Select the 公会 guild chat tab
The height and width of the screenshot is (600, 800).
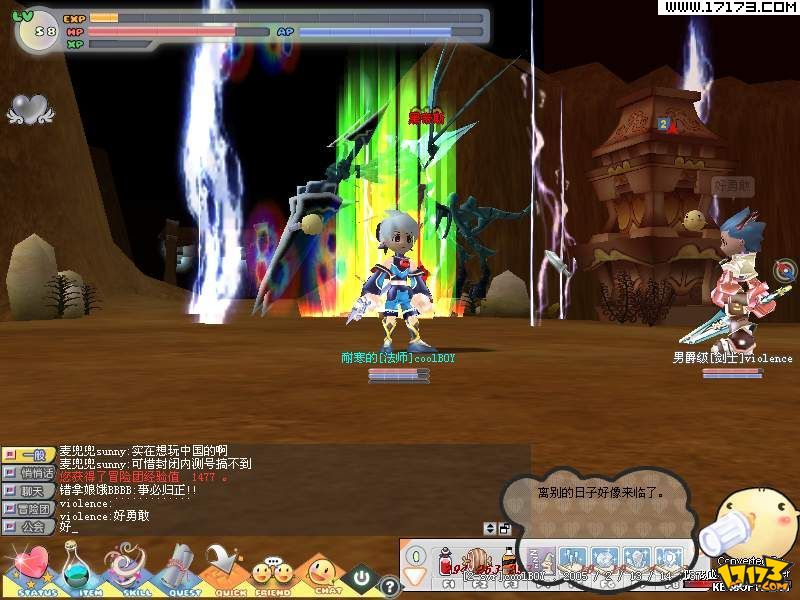[x=30, y=526]
